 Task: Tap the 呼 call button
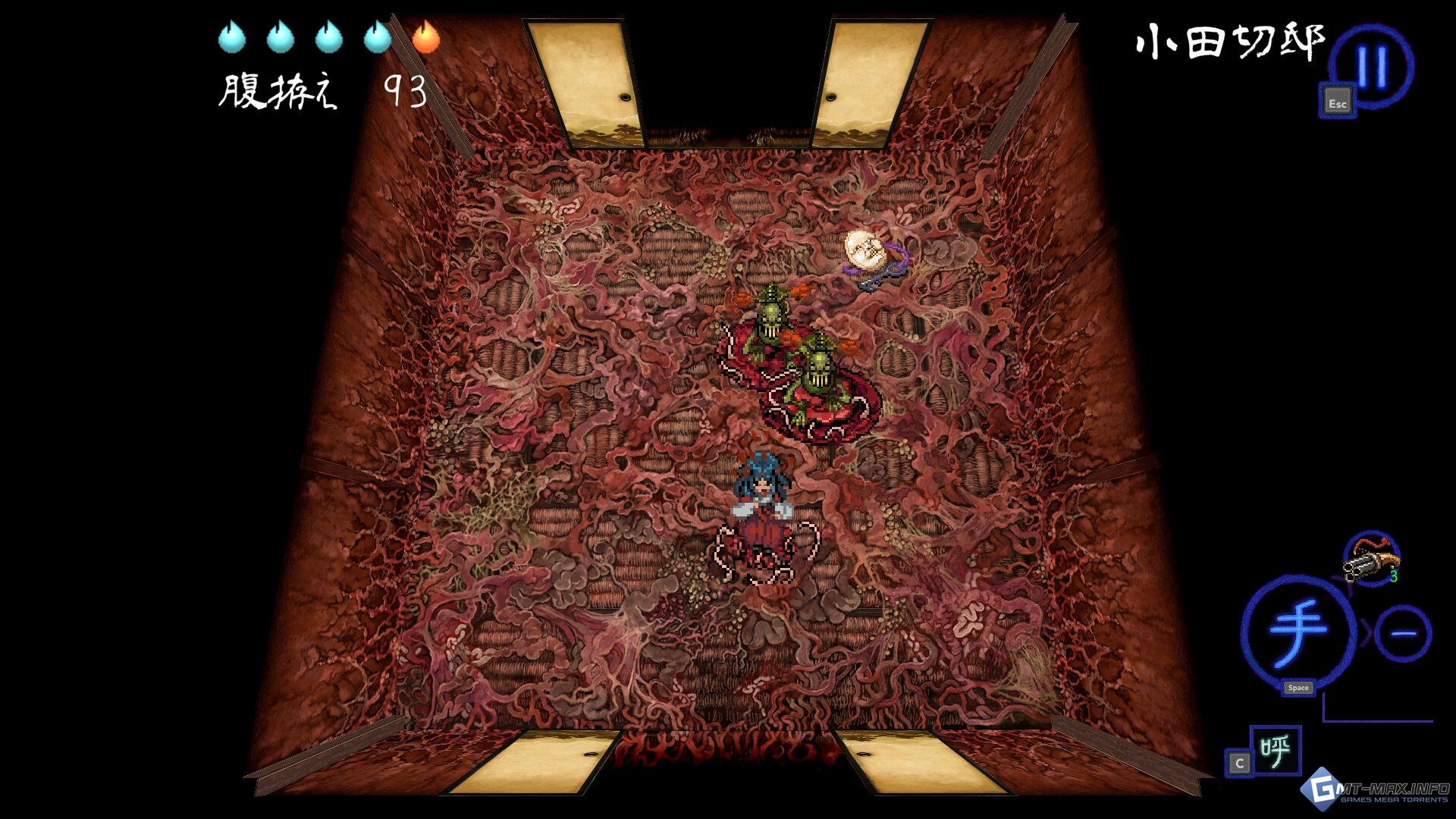1276,751
